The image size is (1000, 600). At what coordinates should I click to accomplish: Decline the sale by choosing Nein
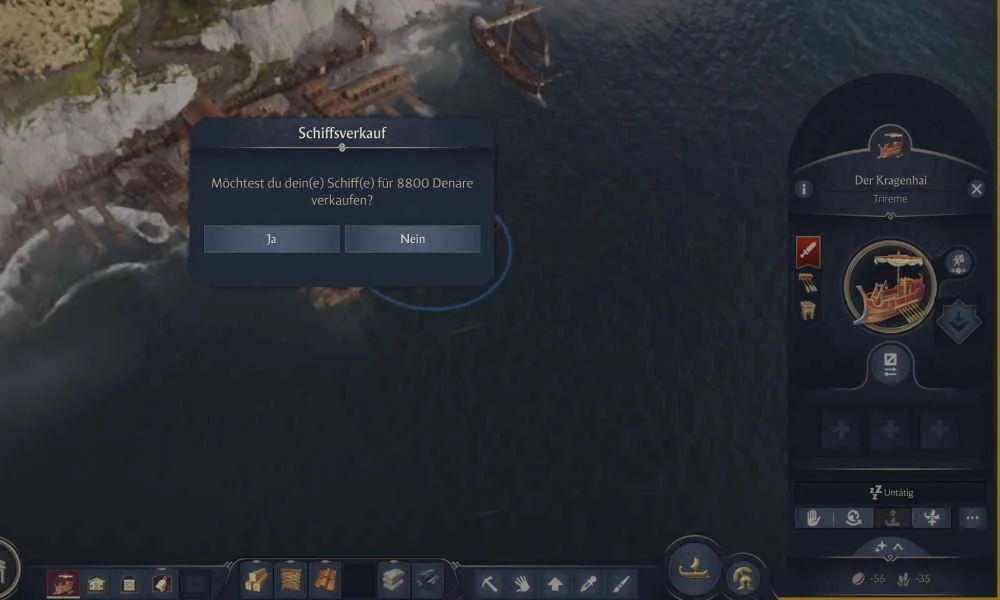pyautogui.click(x=412, y=239)
